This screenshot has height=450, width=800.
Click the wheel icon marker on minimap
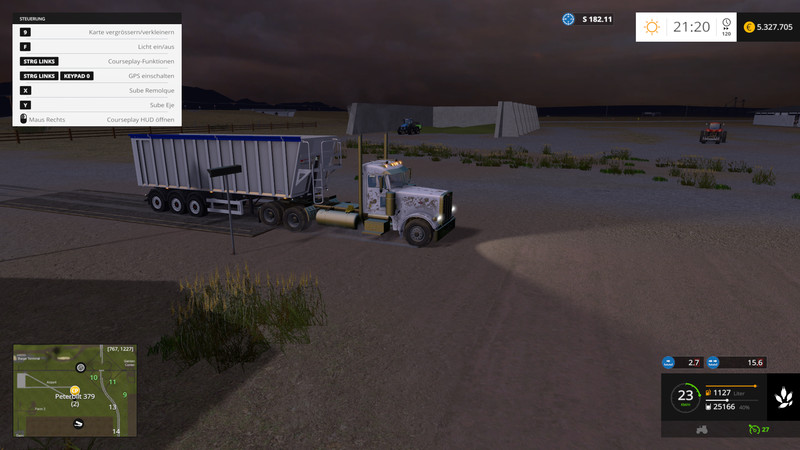click(81, 368)
